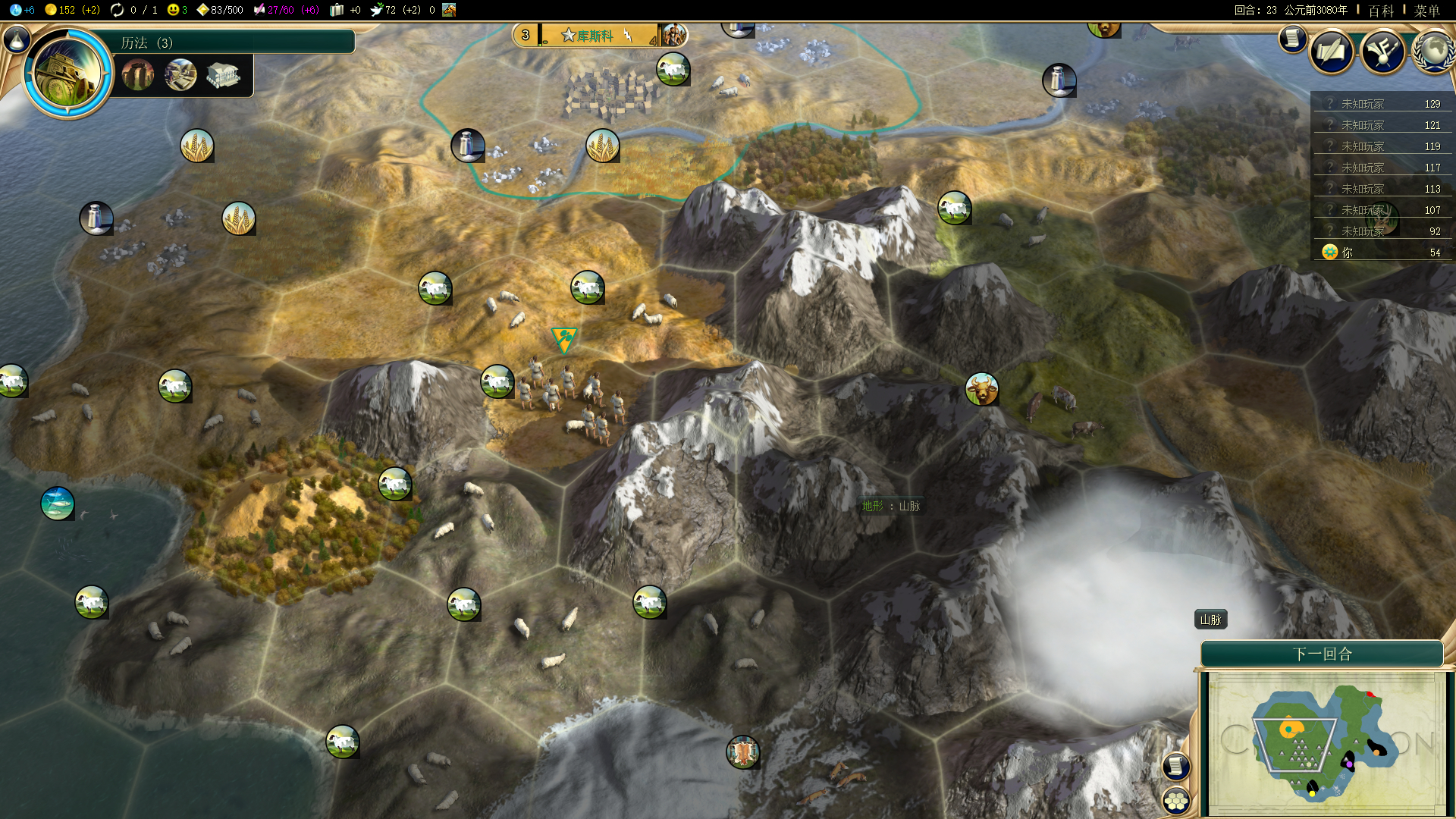Open the horn and flag advisors button

1383,52
